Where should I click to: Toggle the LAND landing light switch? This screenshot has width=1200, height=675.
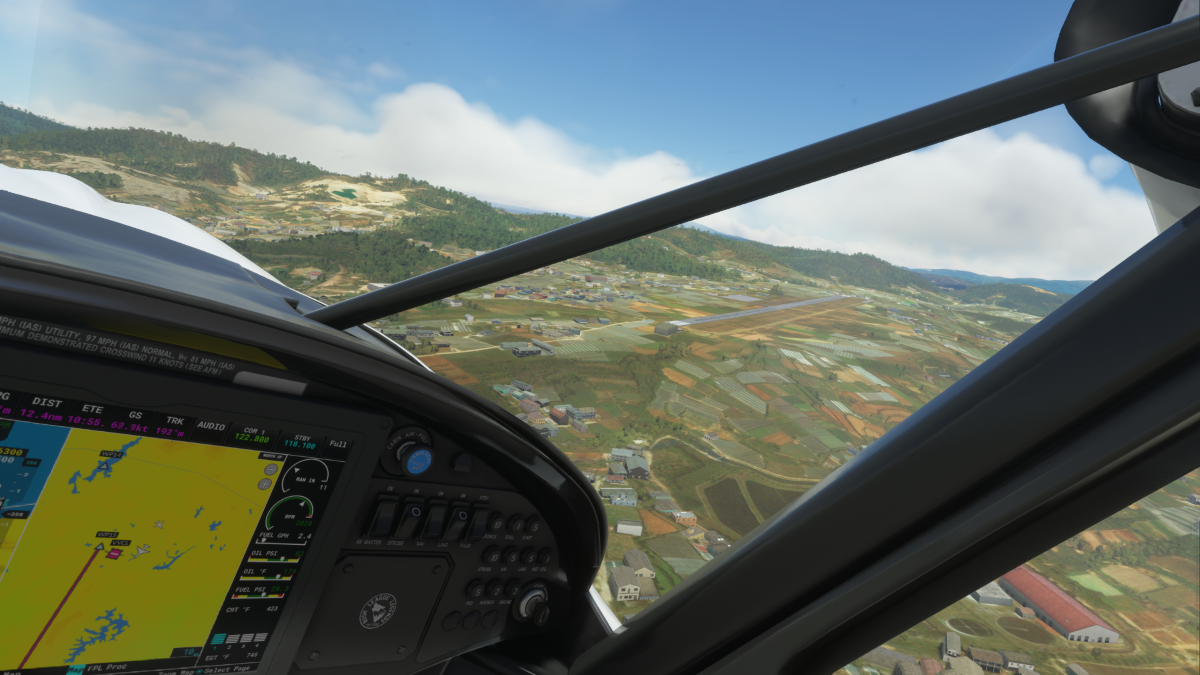click(458, 521)
